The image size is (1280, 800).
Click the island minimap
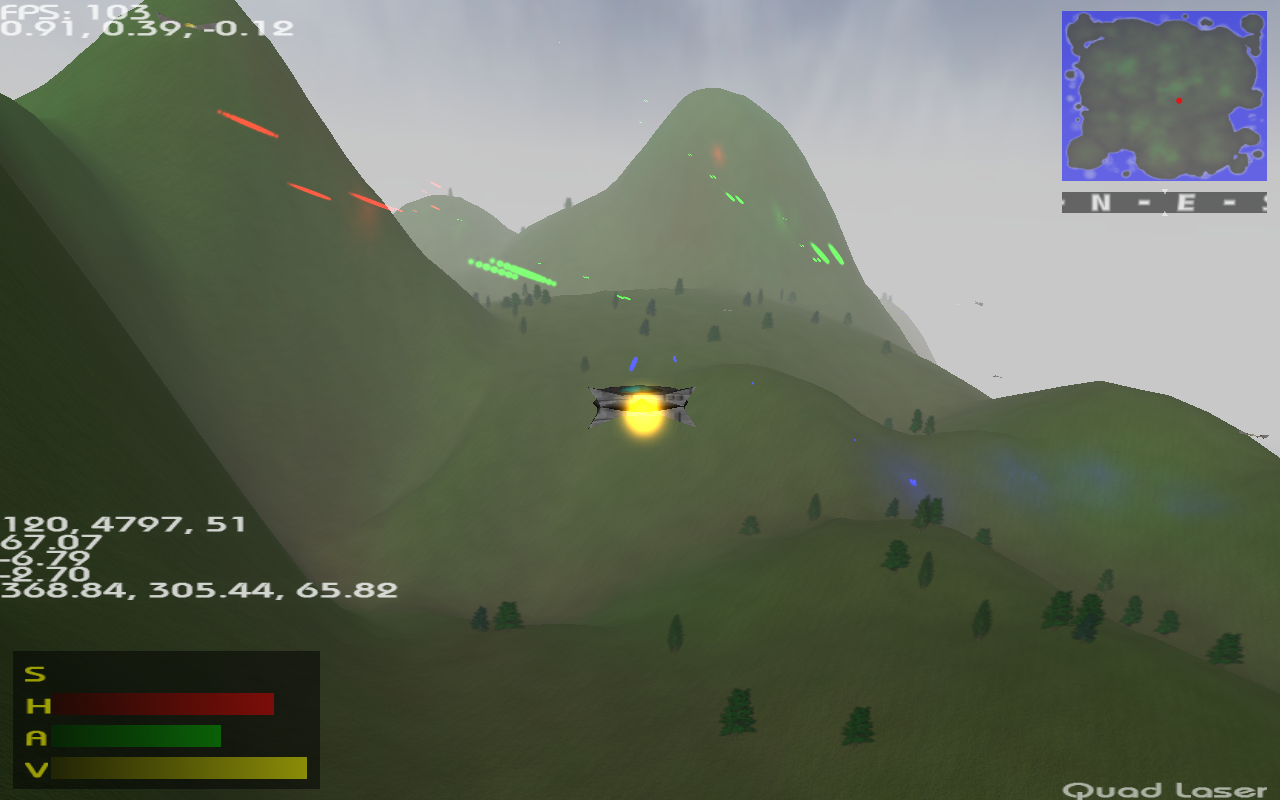(x=1164, y=96)
